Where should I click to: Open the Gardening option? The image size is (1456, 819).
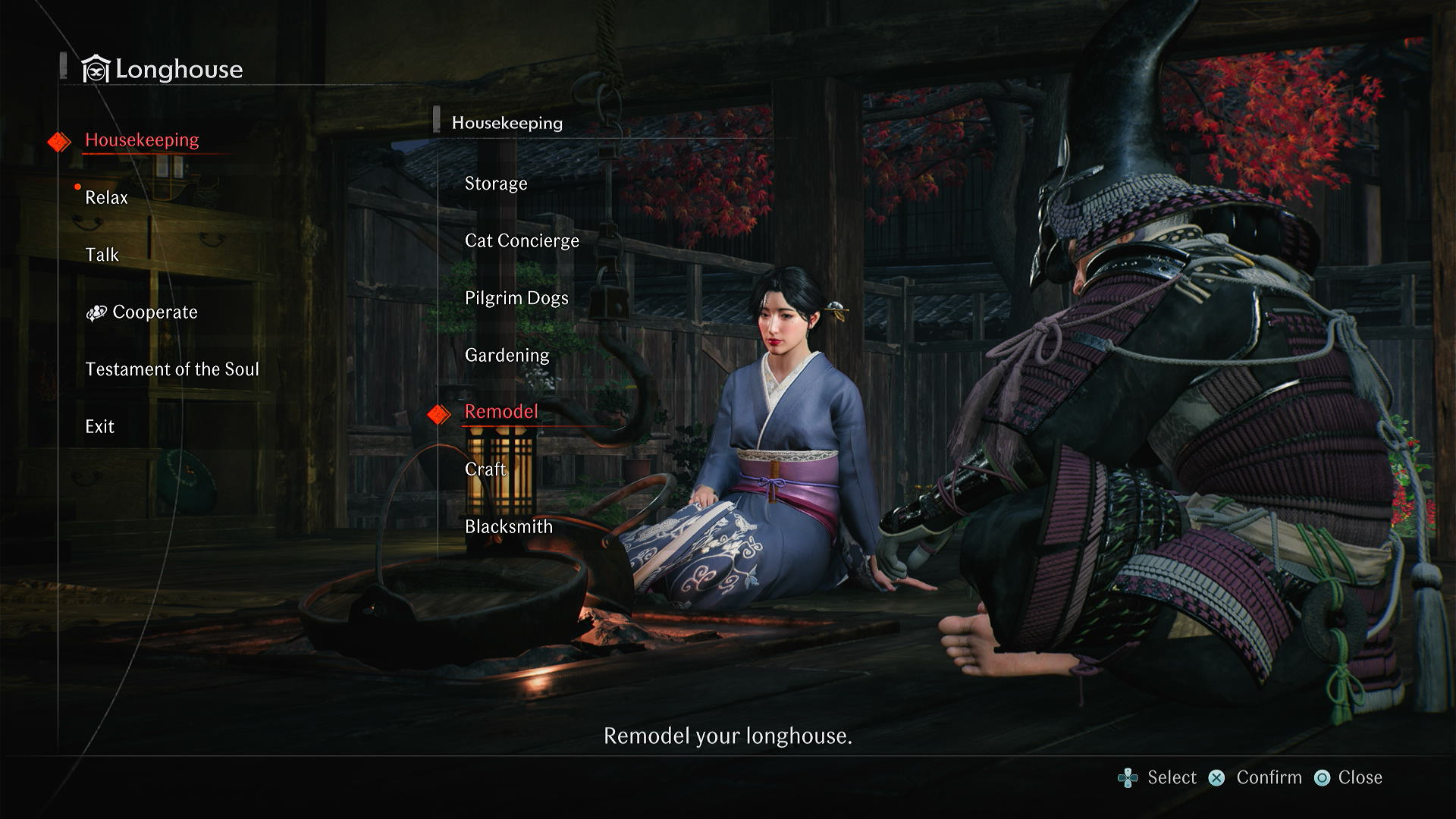(x=507, y=355)
